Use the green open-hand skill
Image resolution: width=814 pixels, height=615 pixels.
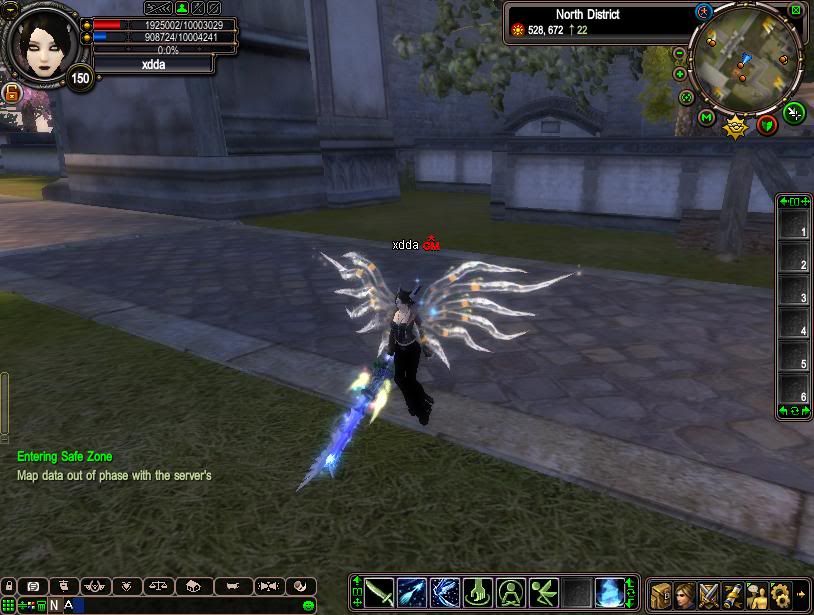click(478, 592)
